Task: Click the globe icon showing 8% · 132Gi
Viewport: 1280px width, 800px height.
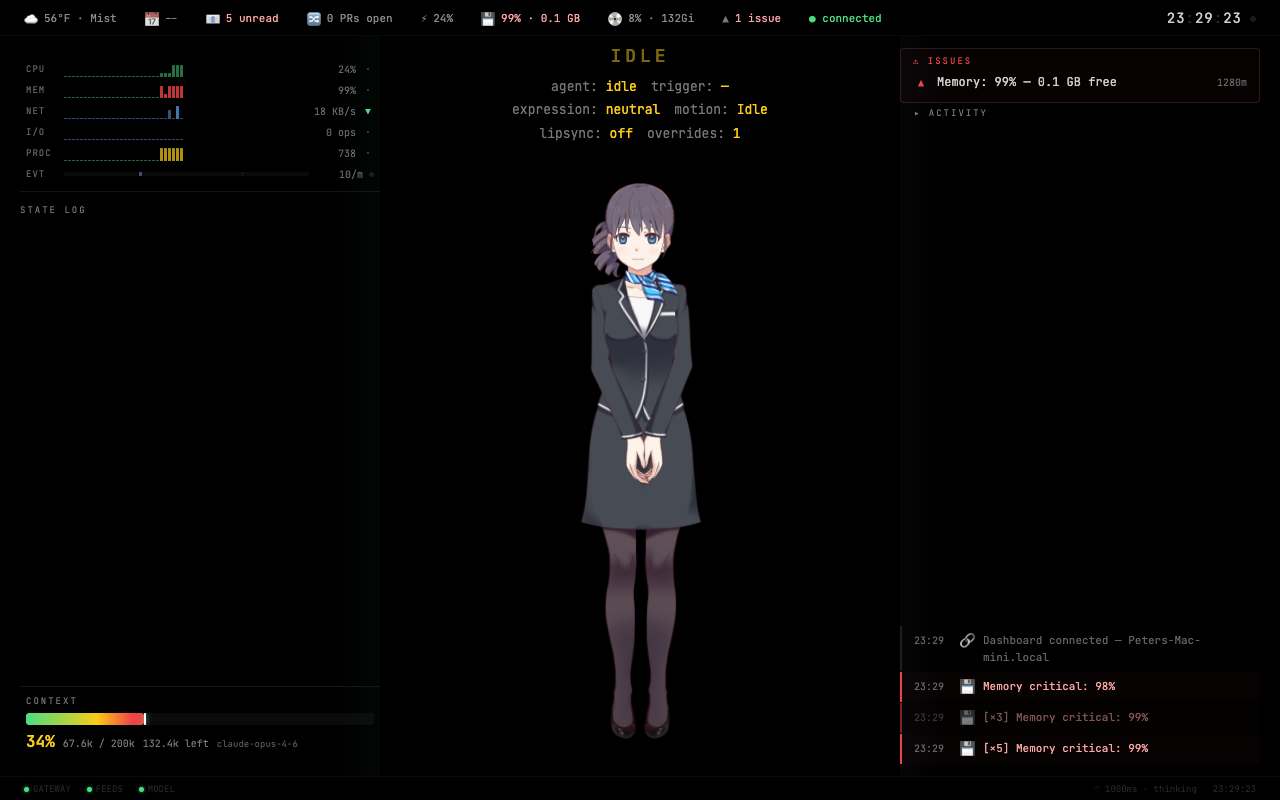Action: point(612,18)
